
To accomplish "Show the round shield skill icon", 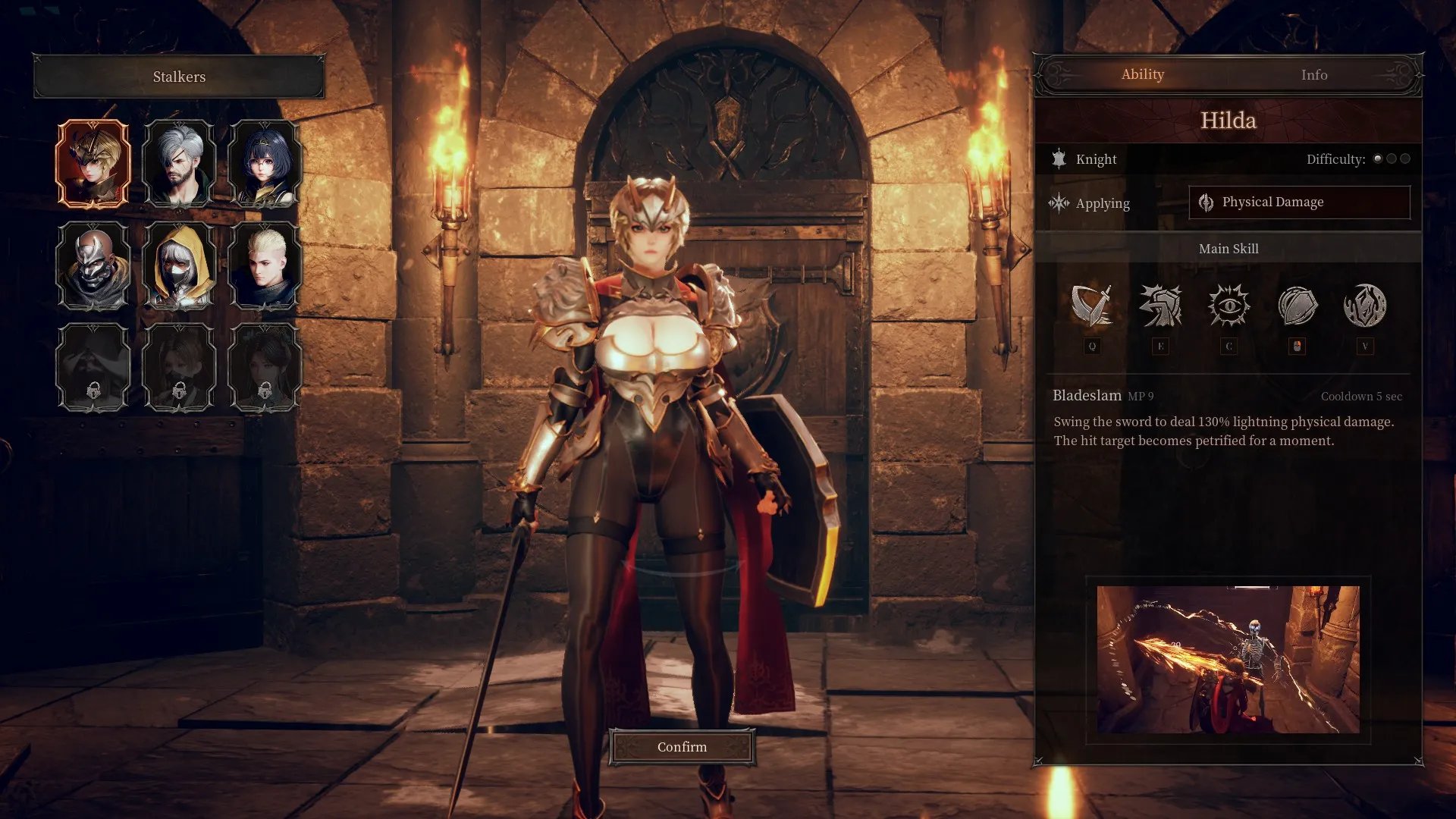I will pyautogui.click(x=1297, y=306).
